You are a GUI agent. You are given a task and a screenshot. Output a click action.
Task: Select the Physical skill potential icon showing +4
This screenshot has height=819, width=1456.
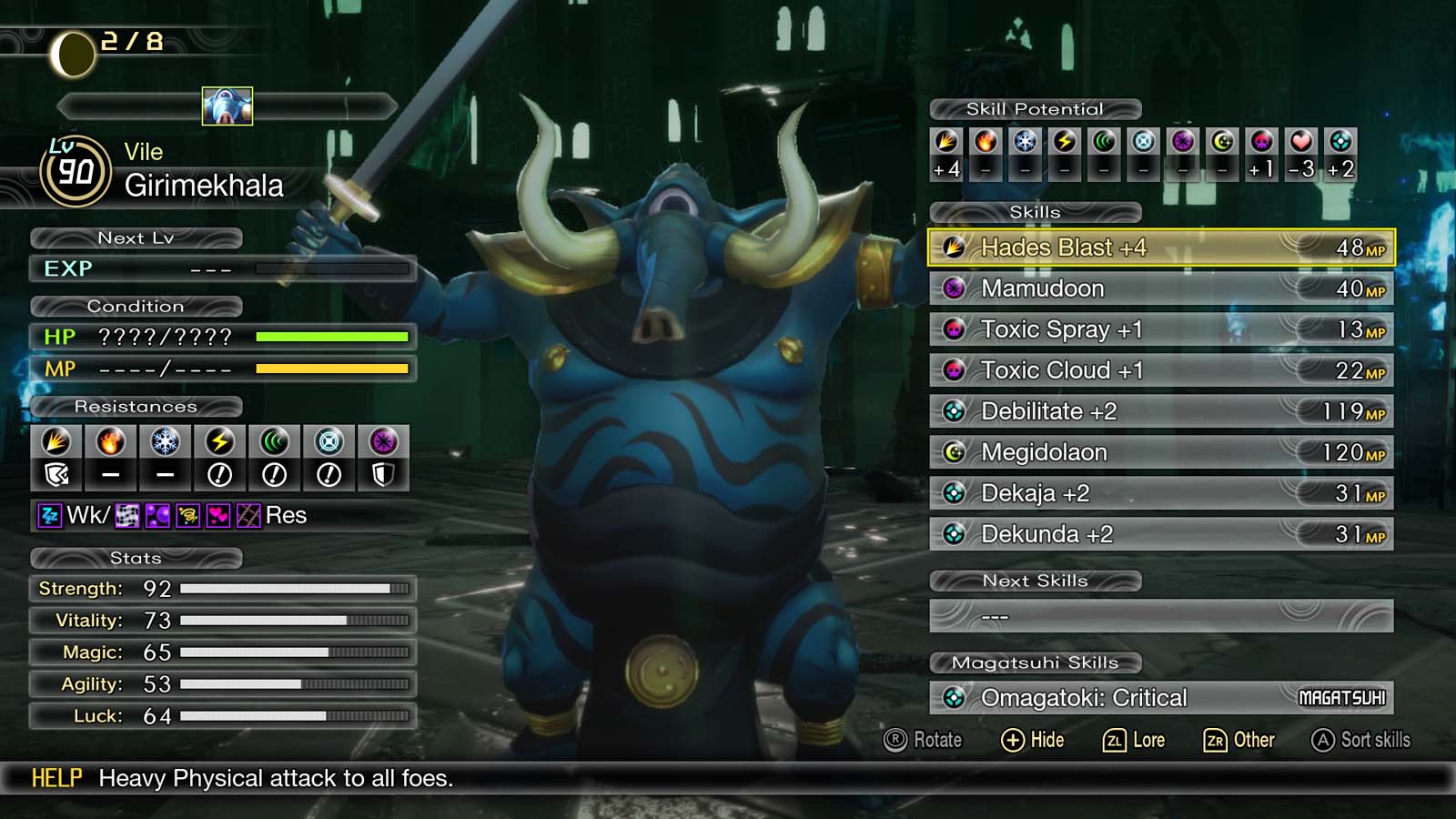pyautogui.click(x=949, y=143)
